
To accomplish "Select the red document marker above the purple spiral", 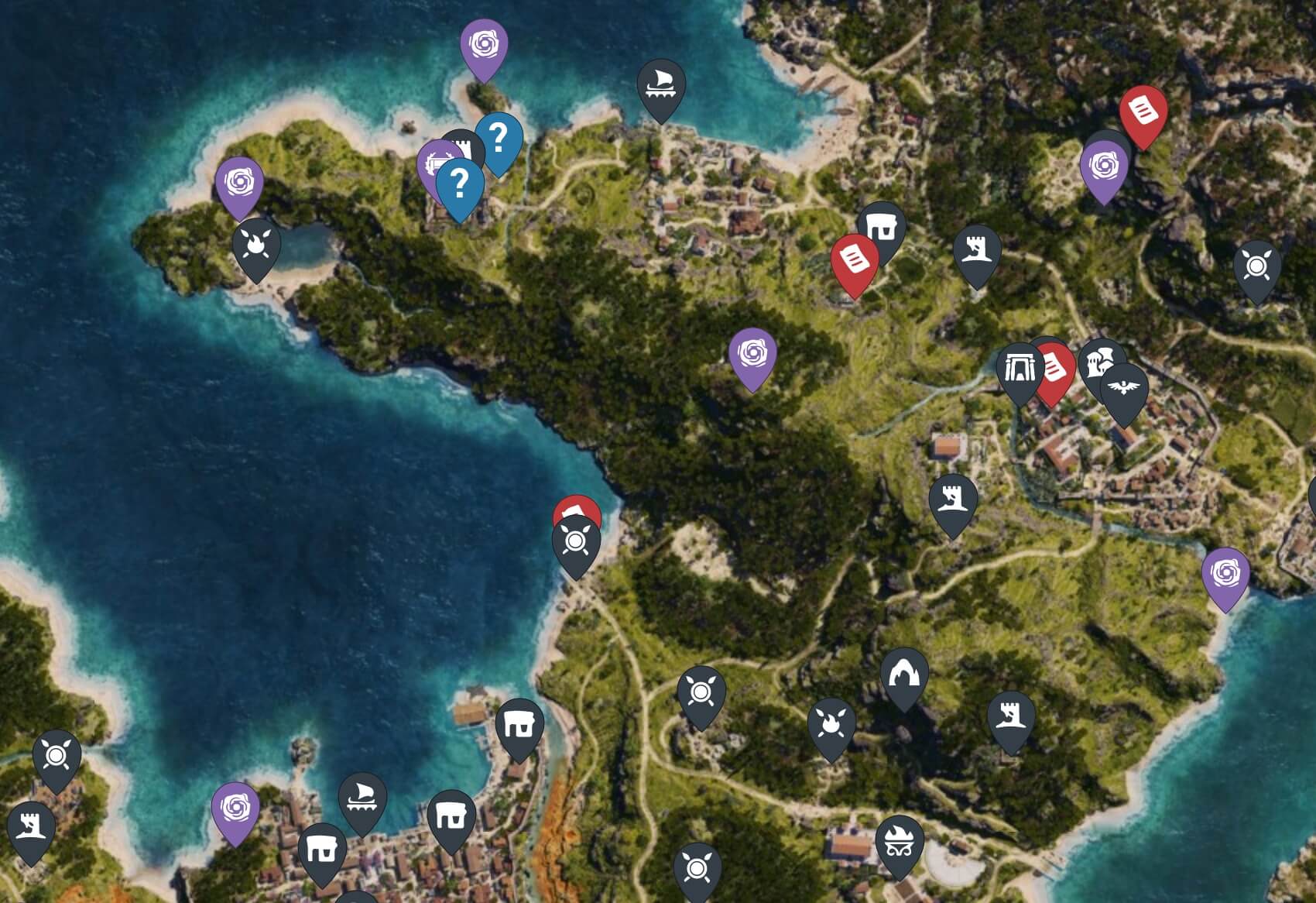I will tap(1143, 113).
